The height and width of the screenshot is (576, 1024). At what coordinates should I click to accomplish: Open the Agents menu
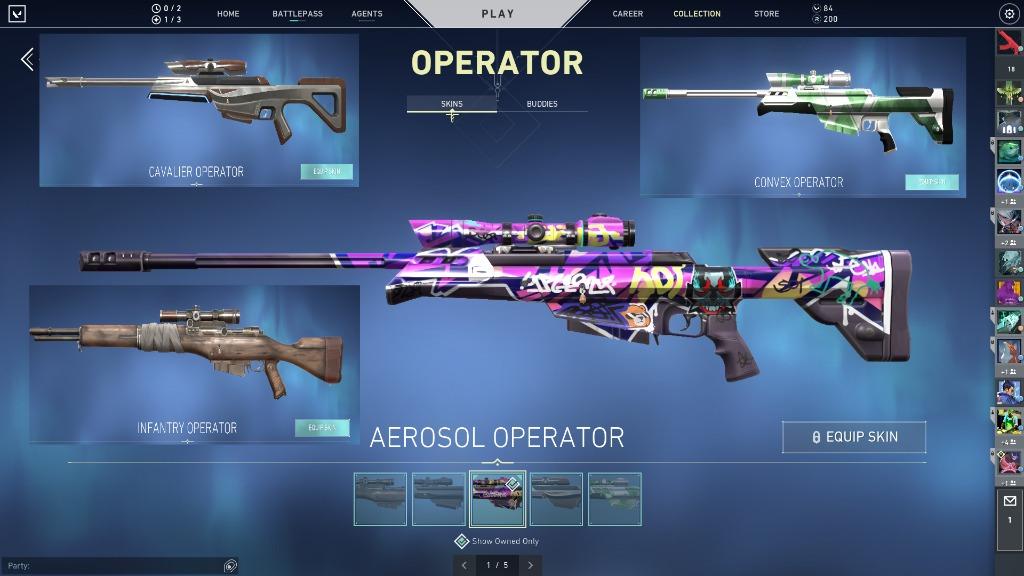coord(367,14)
